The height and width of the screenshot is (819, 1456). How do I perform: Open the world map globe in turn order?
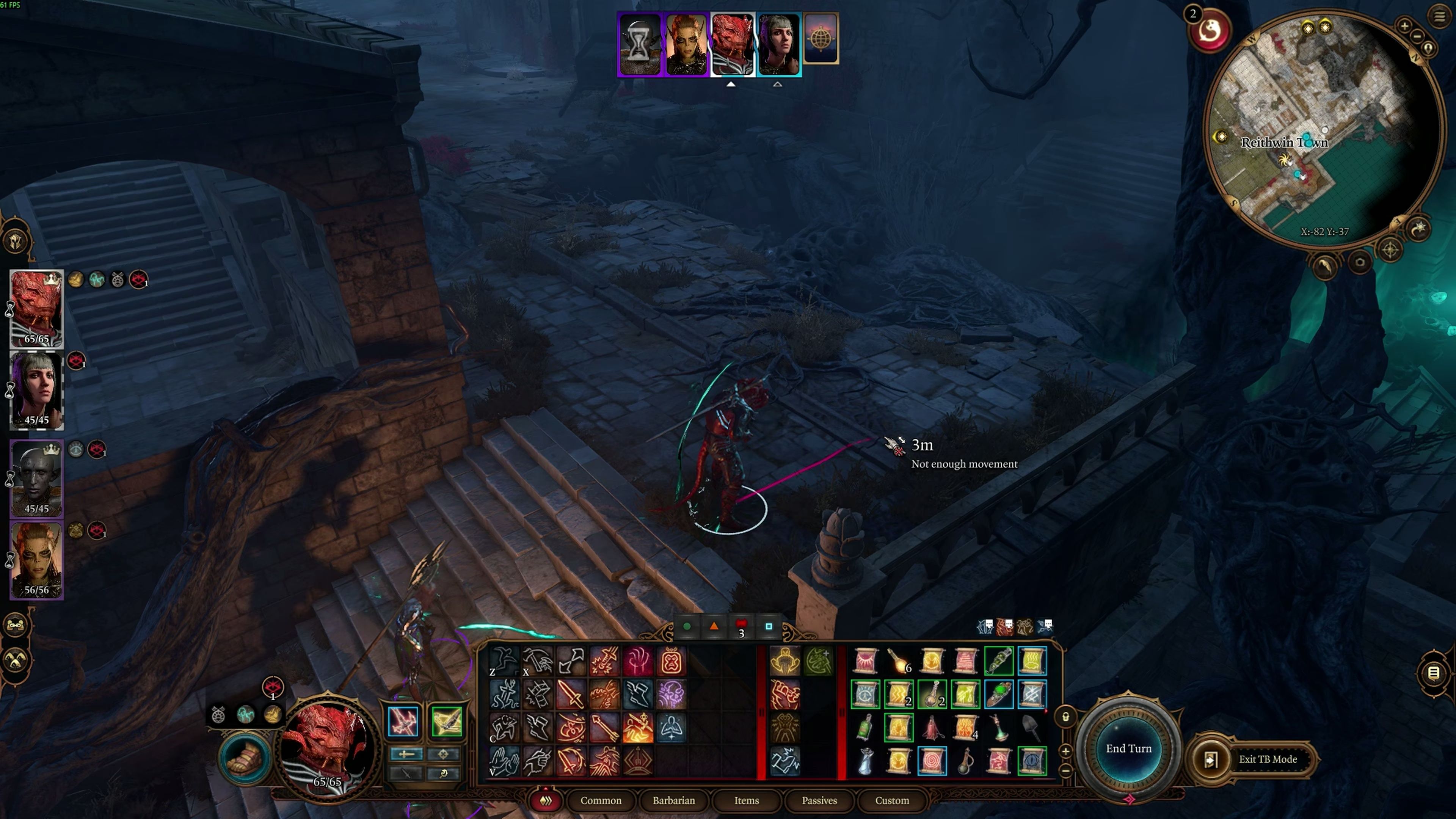point(821,38)
